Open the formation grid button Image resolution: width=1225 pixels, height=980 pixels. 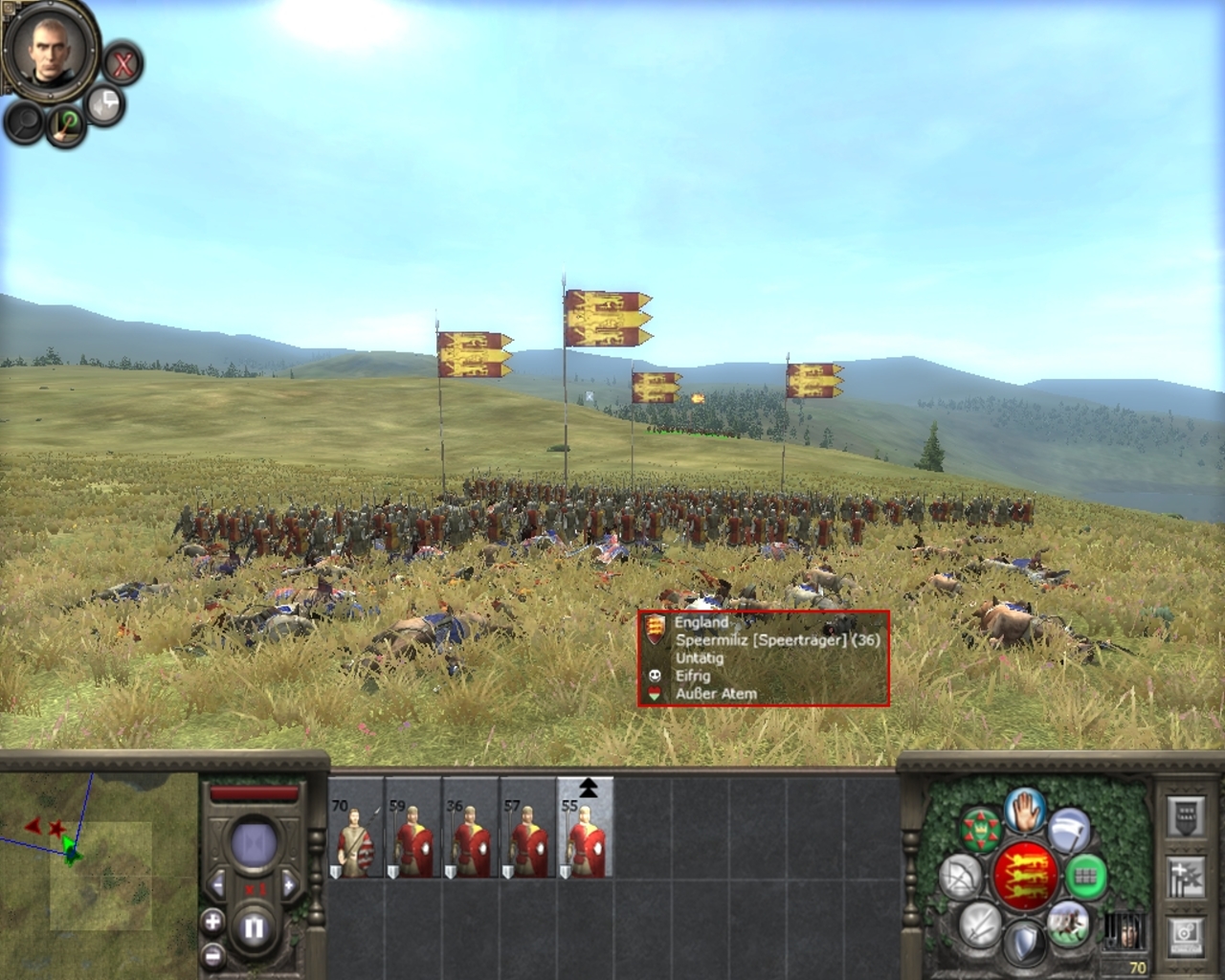coord(1084,876)
